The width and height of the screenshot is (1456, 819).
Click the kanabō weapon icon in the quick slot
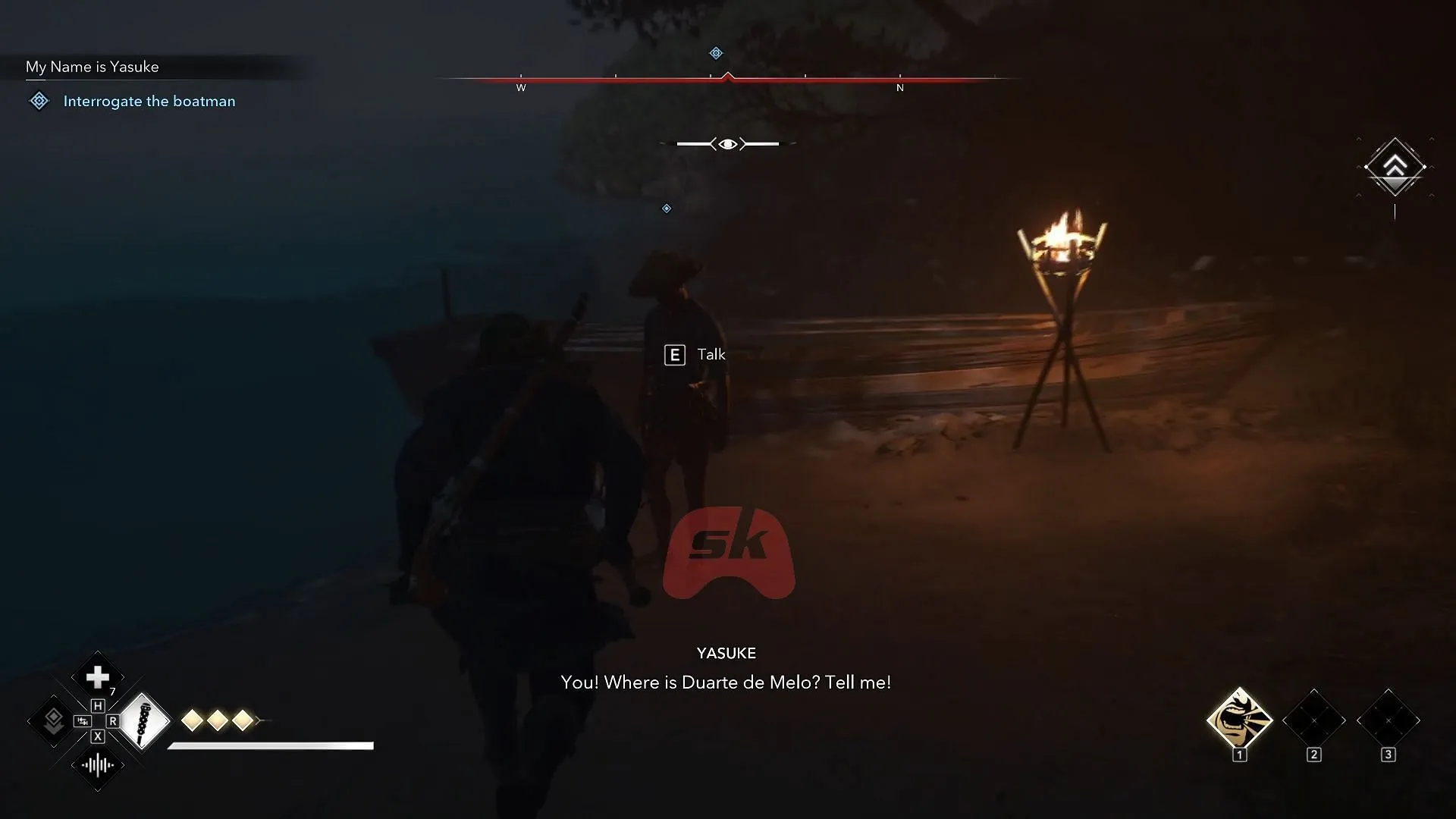(x=145, y=722)
